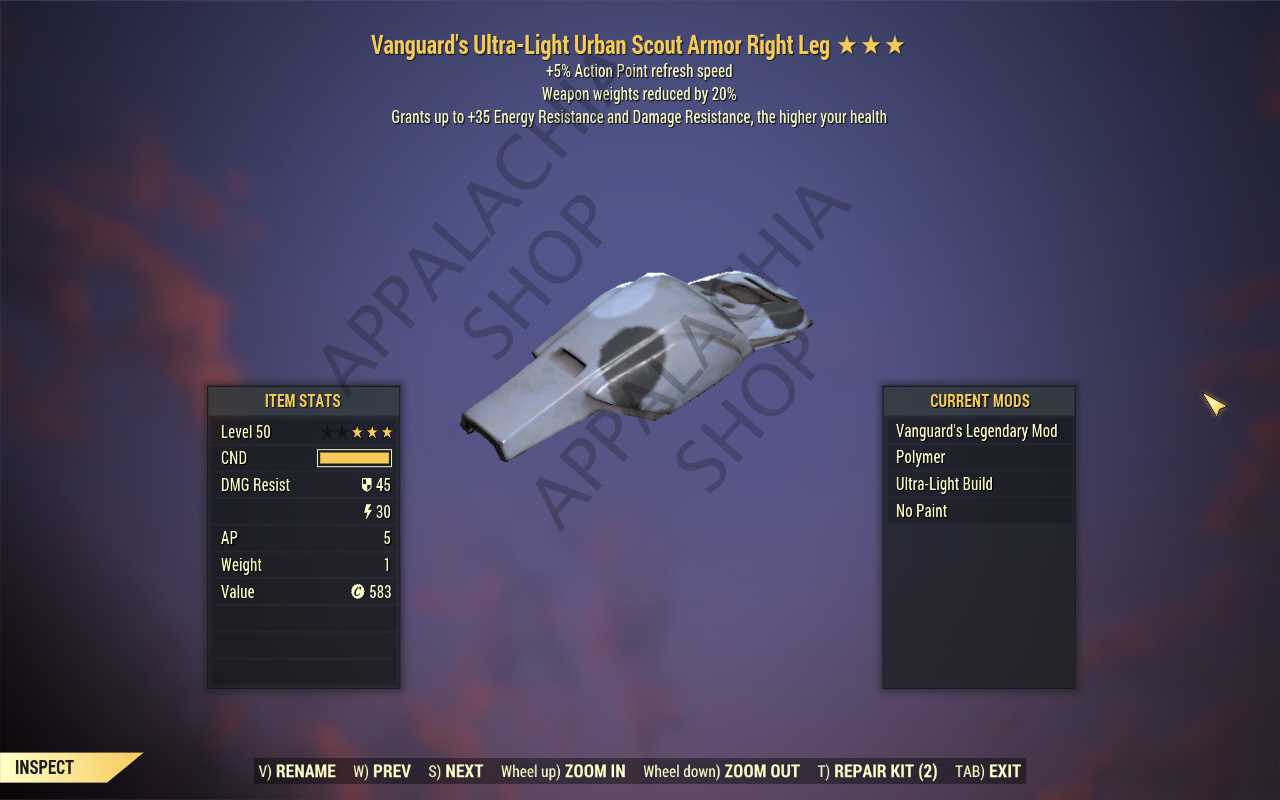The width and height of the screenshot is (1280, 800).
Task: Select Vanguard's Legendary Mod entry
Action: click(x=976, y=431)
